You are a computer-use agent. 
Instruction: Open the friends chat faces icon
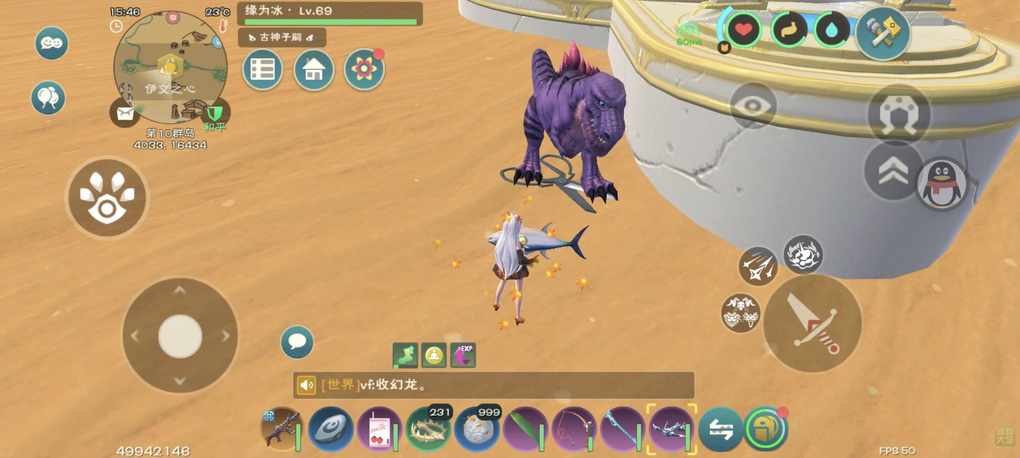tap(52, 43)
